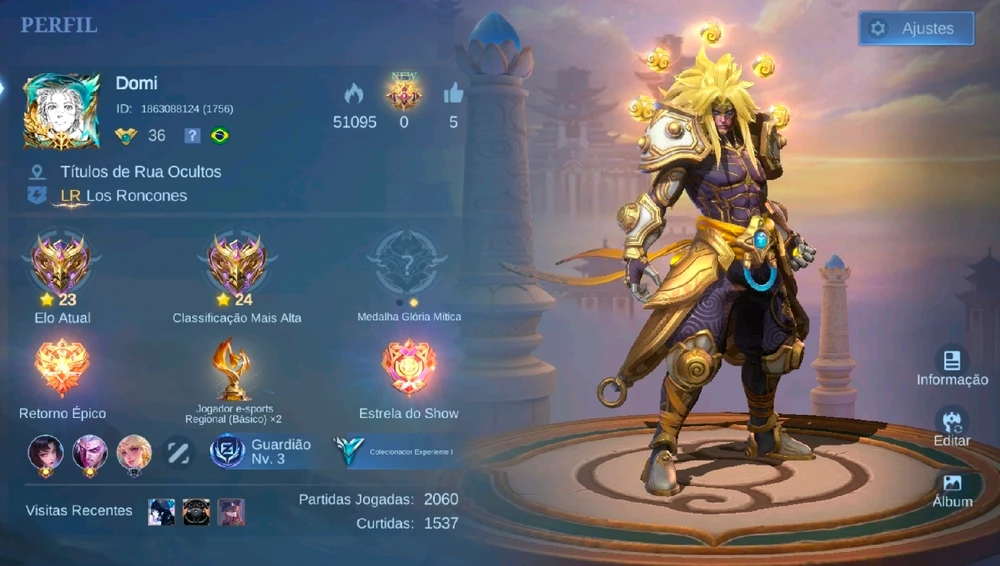Open the Medalha Glória Mítica emblem
The width and height of the screenshot is (1000, 566).
pos(408,265)
